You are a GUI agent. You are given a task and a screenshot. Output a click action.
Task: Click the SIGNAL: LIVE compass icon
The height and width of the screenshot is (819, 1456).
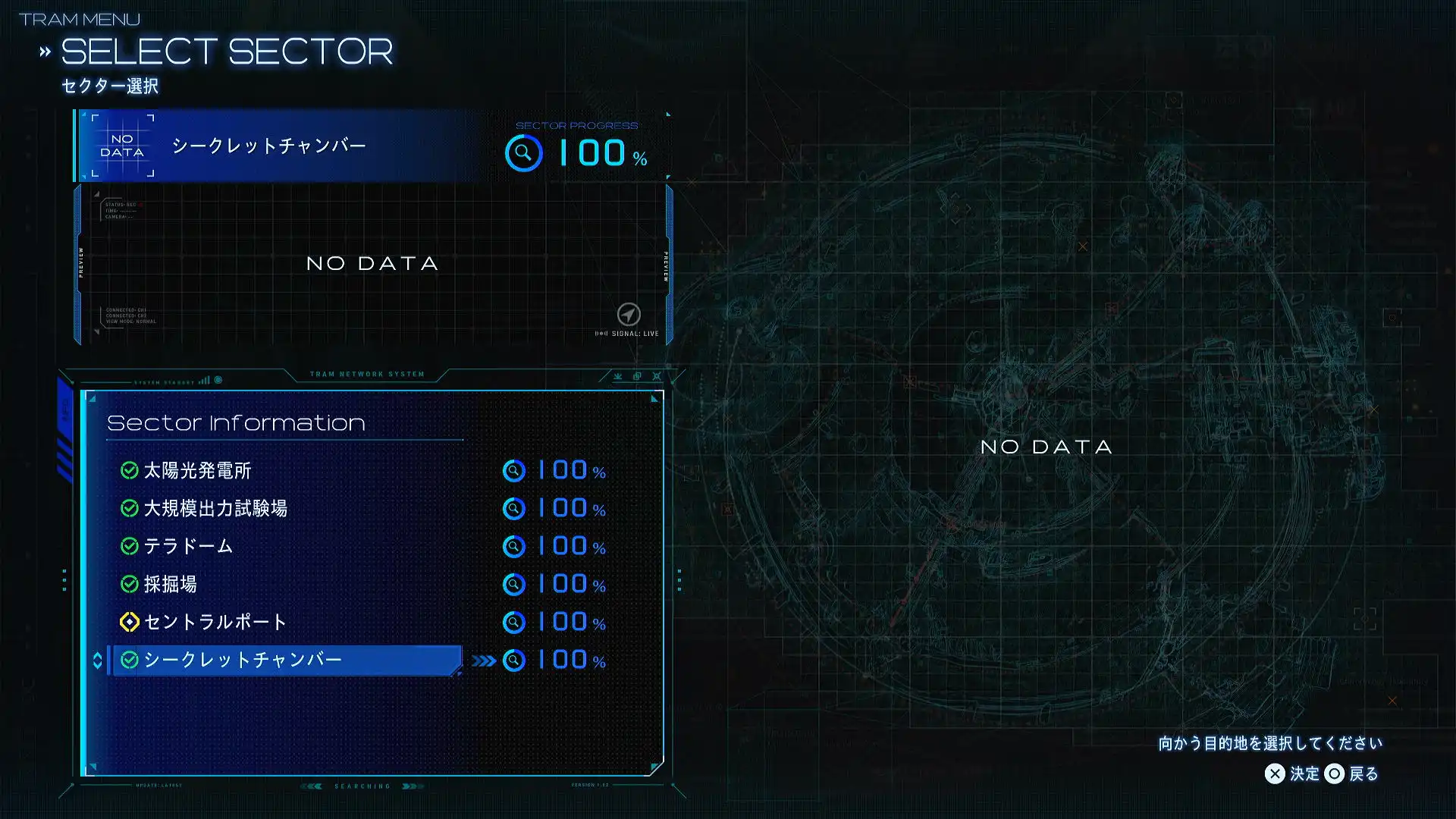[x=629, y=314]
